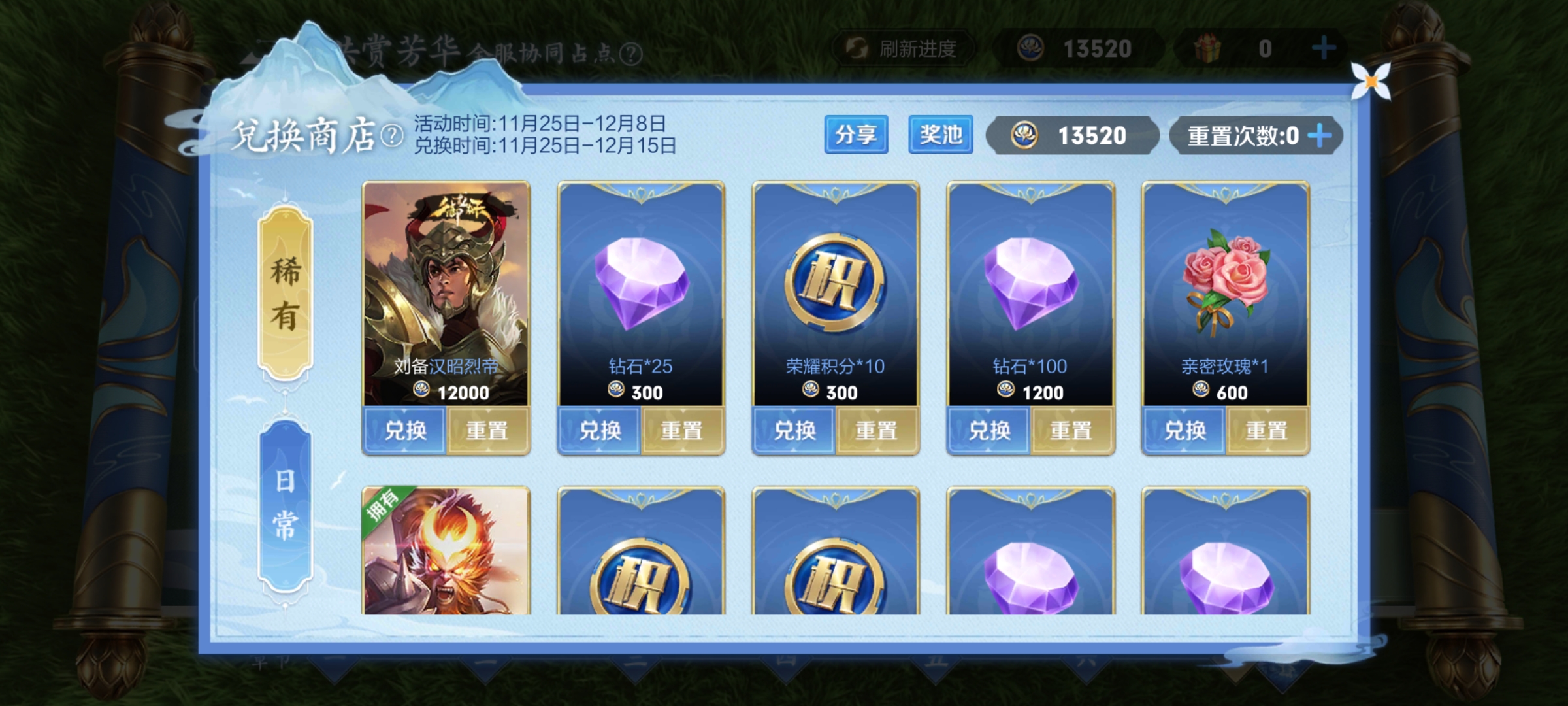Reset the 荣耀积分*10 item
The image size is (1568, 706).
pos(877,430)
